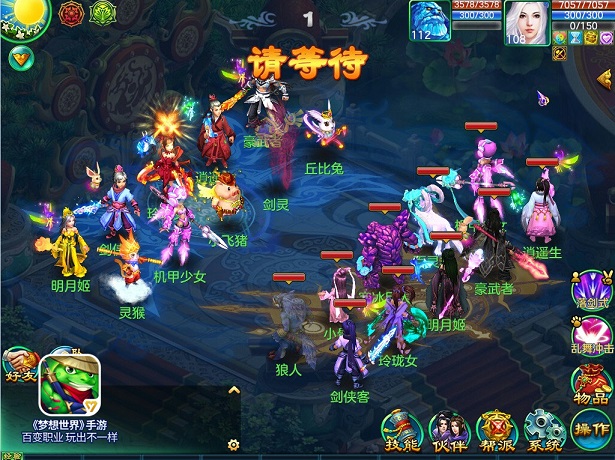This screenshot has height=460, width=615.
Task: Click the pink heart buff icon
Action: [x=605, y=37]
